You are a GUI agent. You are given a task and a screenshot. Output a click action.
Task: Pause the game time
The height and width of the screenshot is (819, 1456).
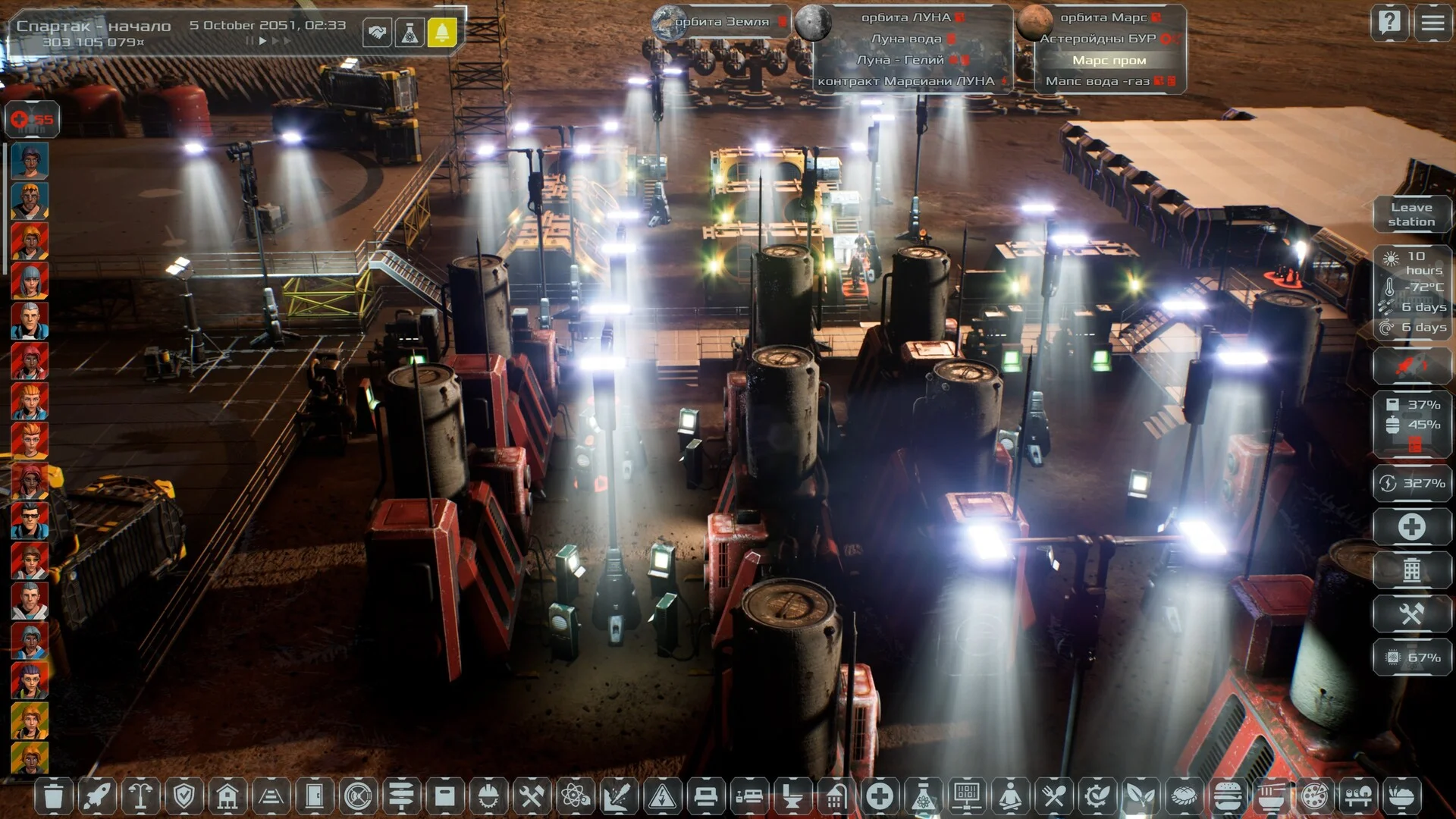[249, 41]
